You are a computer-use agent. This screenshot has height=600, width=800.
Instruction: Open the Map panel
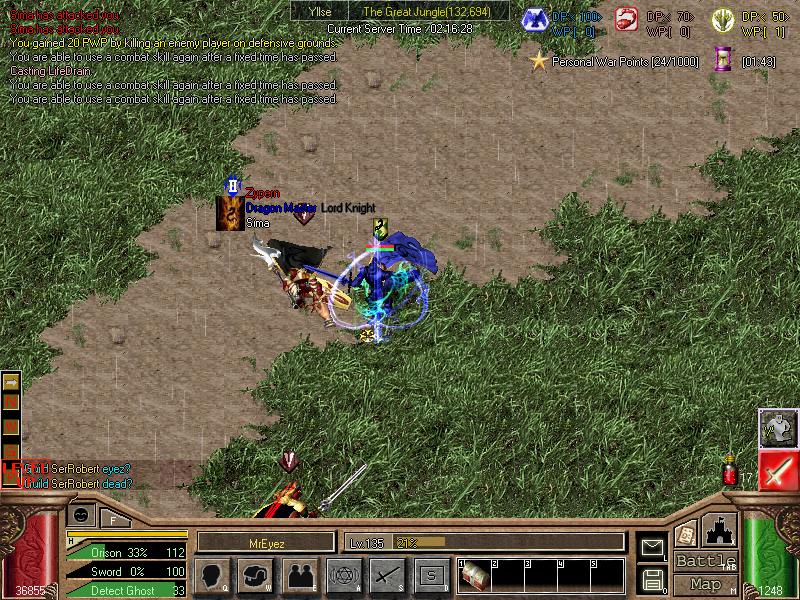[706, 584]
